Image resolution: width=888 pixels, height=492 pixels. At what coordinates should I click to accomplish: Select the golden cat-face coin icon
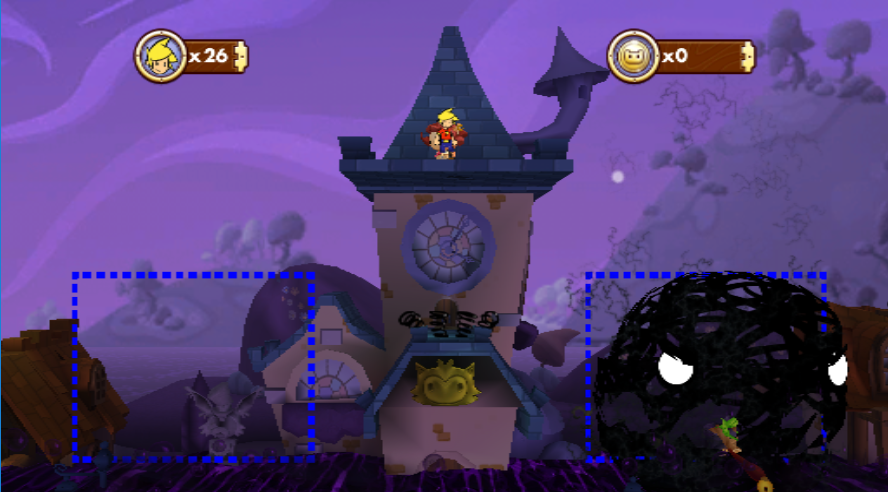633,56
